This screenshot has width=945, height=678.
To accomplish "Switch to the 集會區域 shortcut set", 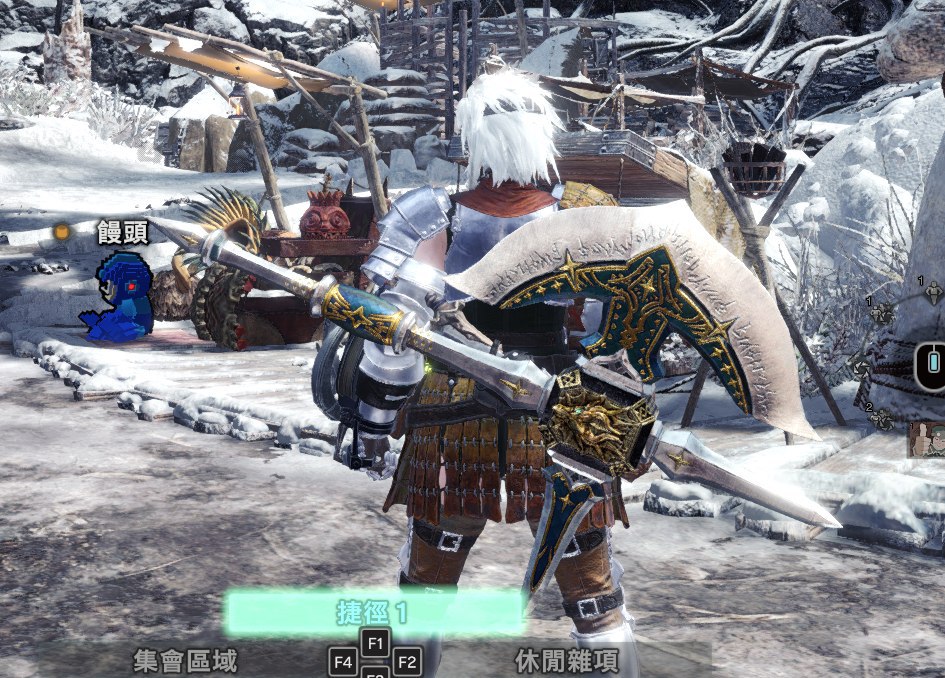I will 185,660.
